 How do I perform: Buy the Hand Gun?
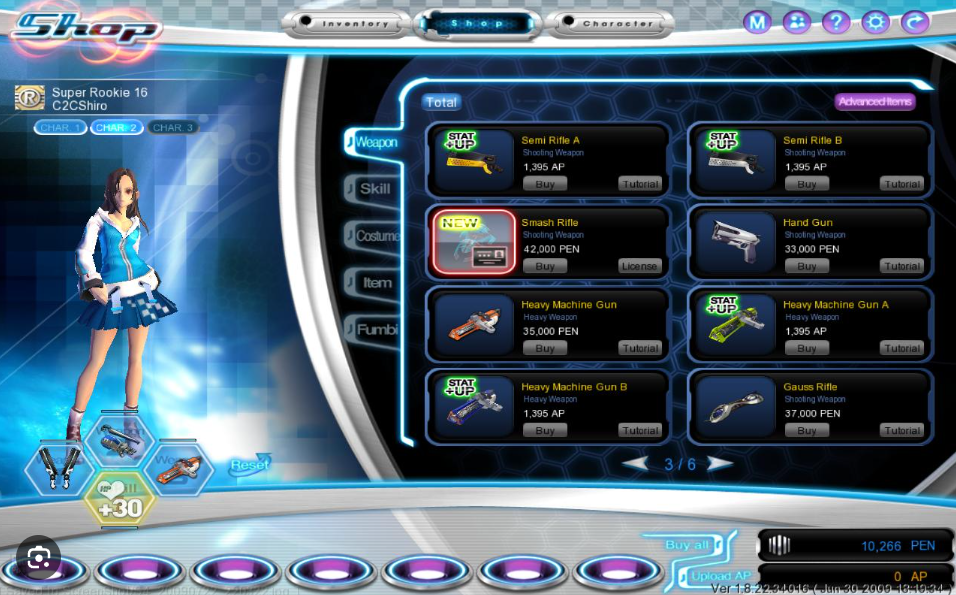click(x=807, y=266)
